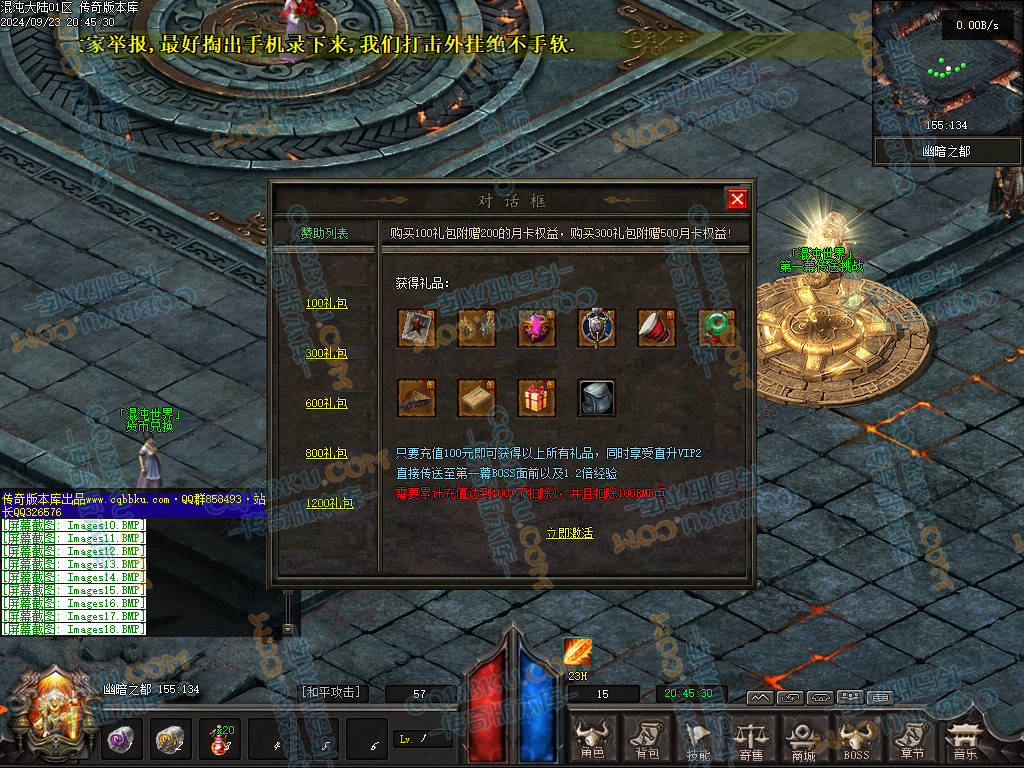
Task: Click the red gift box reward
Action: click(537, 397)
